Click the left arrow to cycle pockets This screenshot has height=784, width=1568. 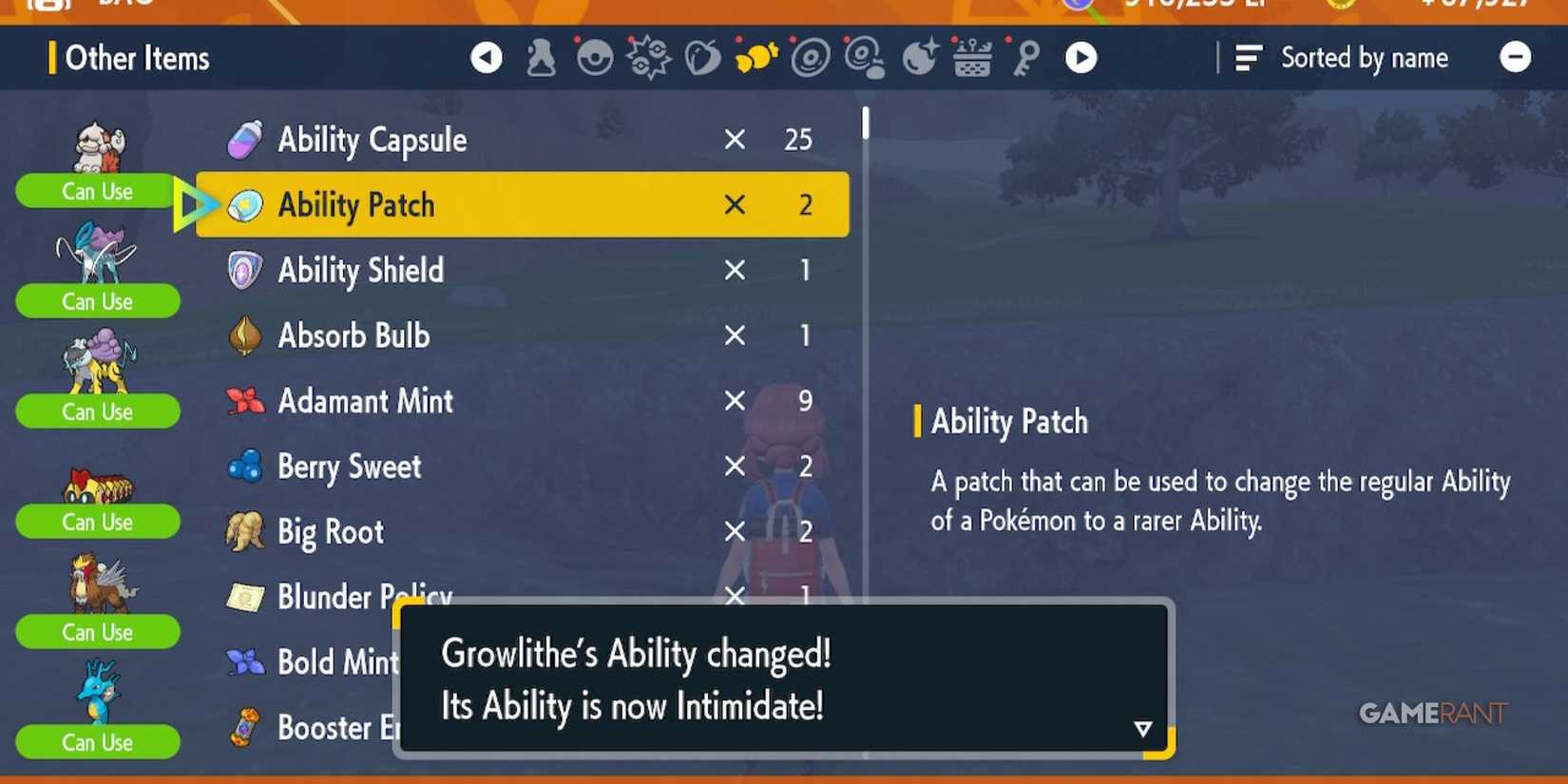(487, 57)
